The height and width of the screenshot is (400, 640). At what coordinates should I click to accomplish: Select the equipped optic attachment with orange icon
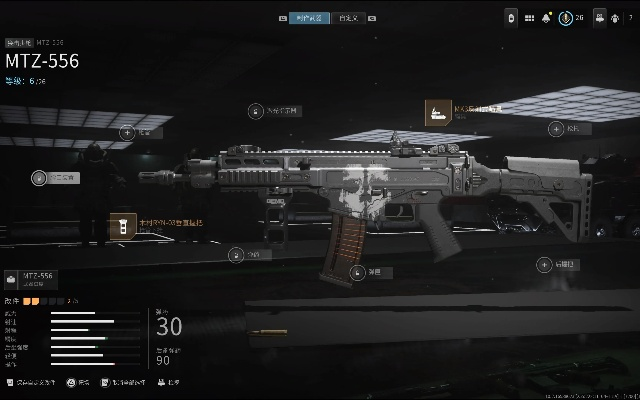[438, 111]
